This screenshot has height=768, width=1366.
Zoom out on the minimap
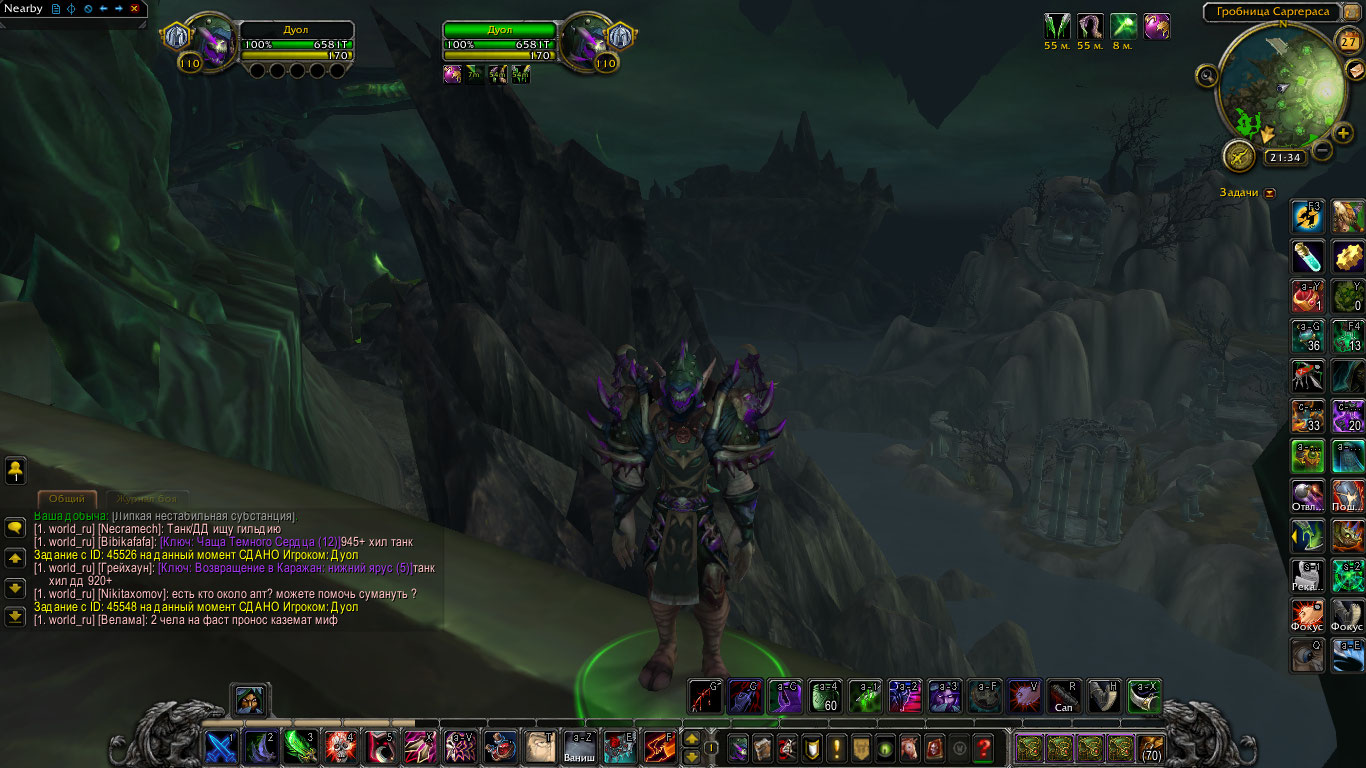pyautogui.click(x=1321, y=151)
